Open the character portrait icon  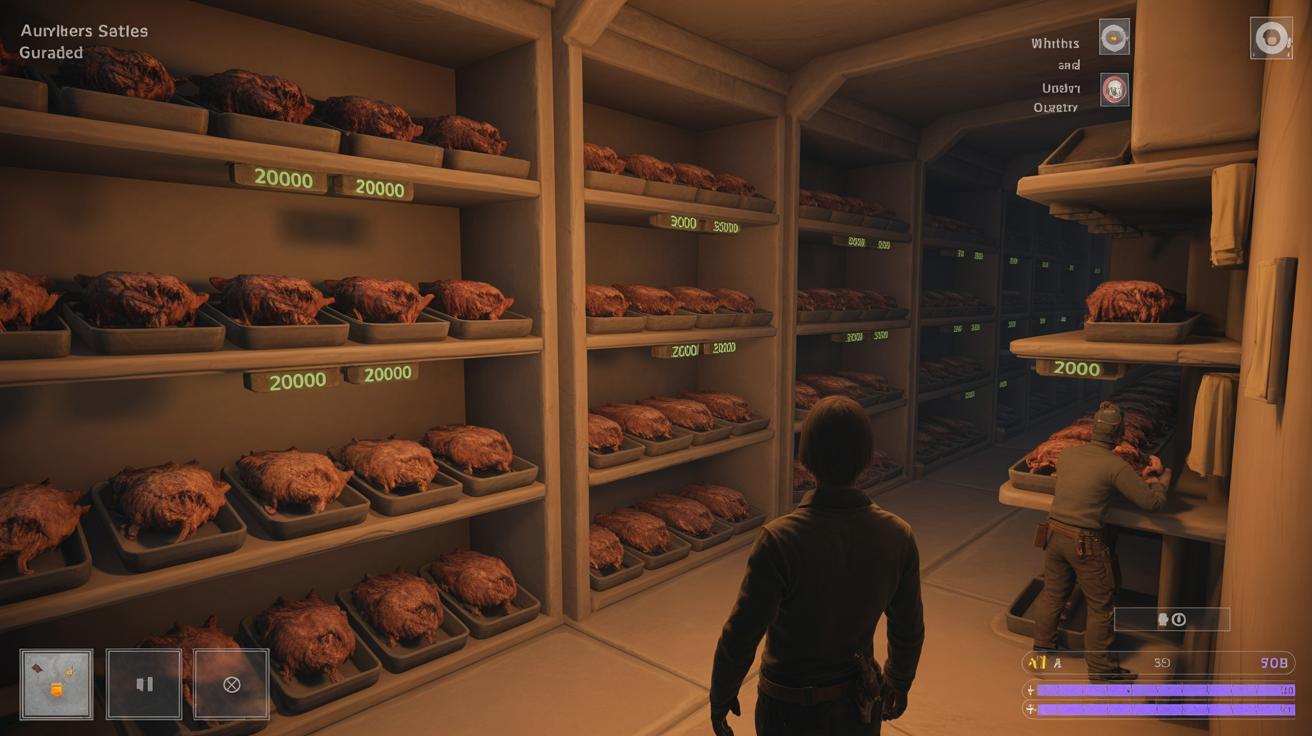point(1271,38)
